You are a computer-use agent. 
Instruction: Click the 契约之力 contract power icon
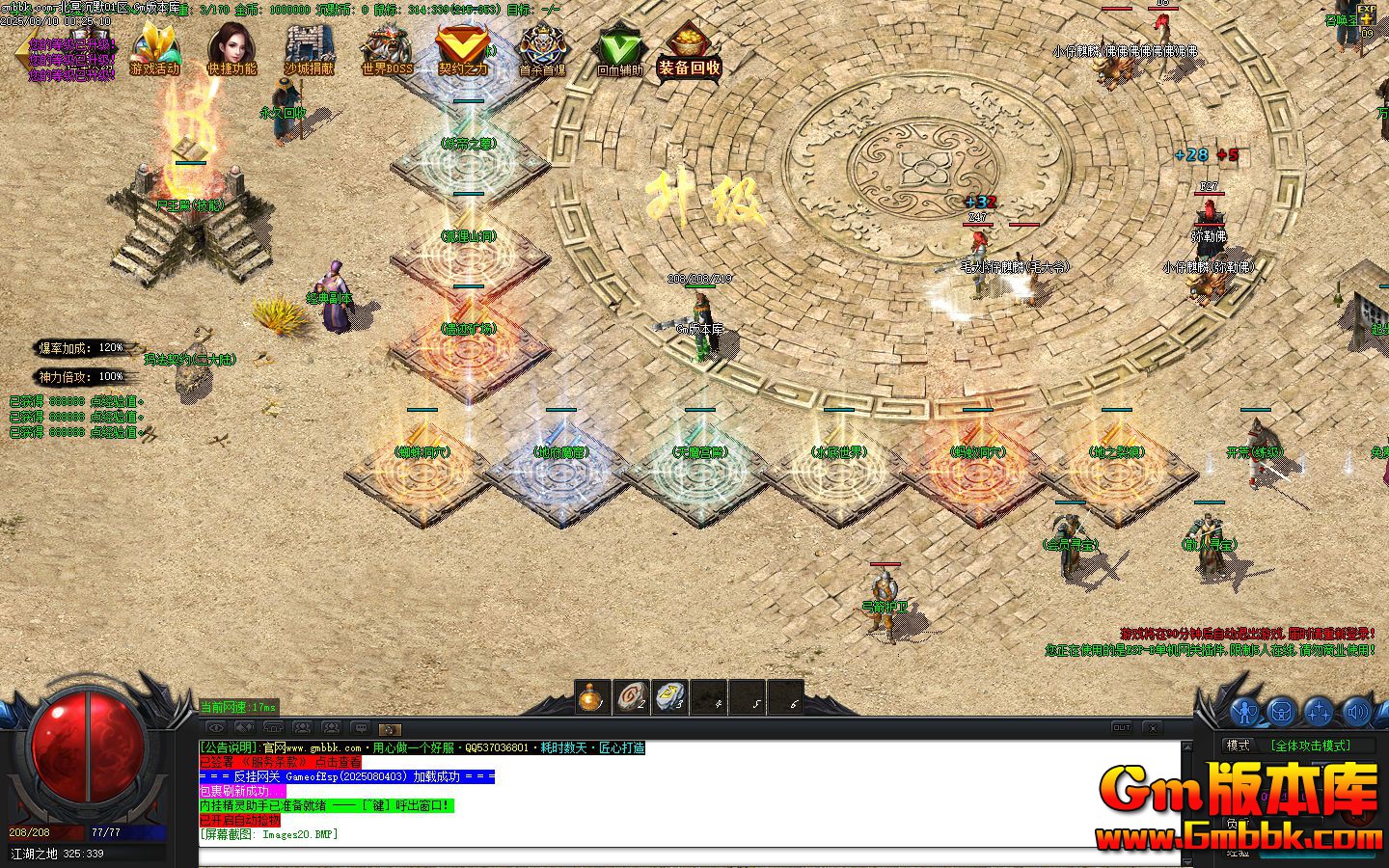coord(463,49)
